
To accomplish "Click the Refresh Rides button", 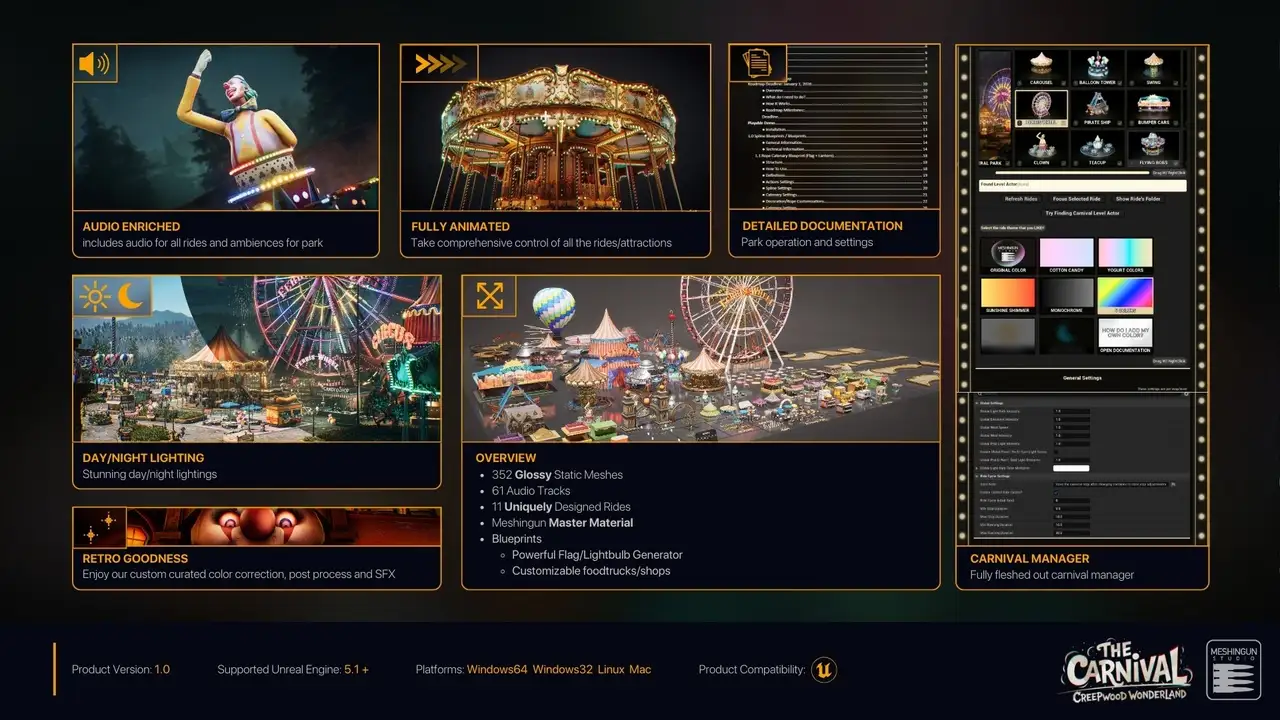I will click(1020, 199).
